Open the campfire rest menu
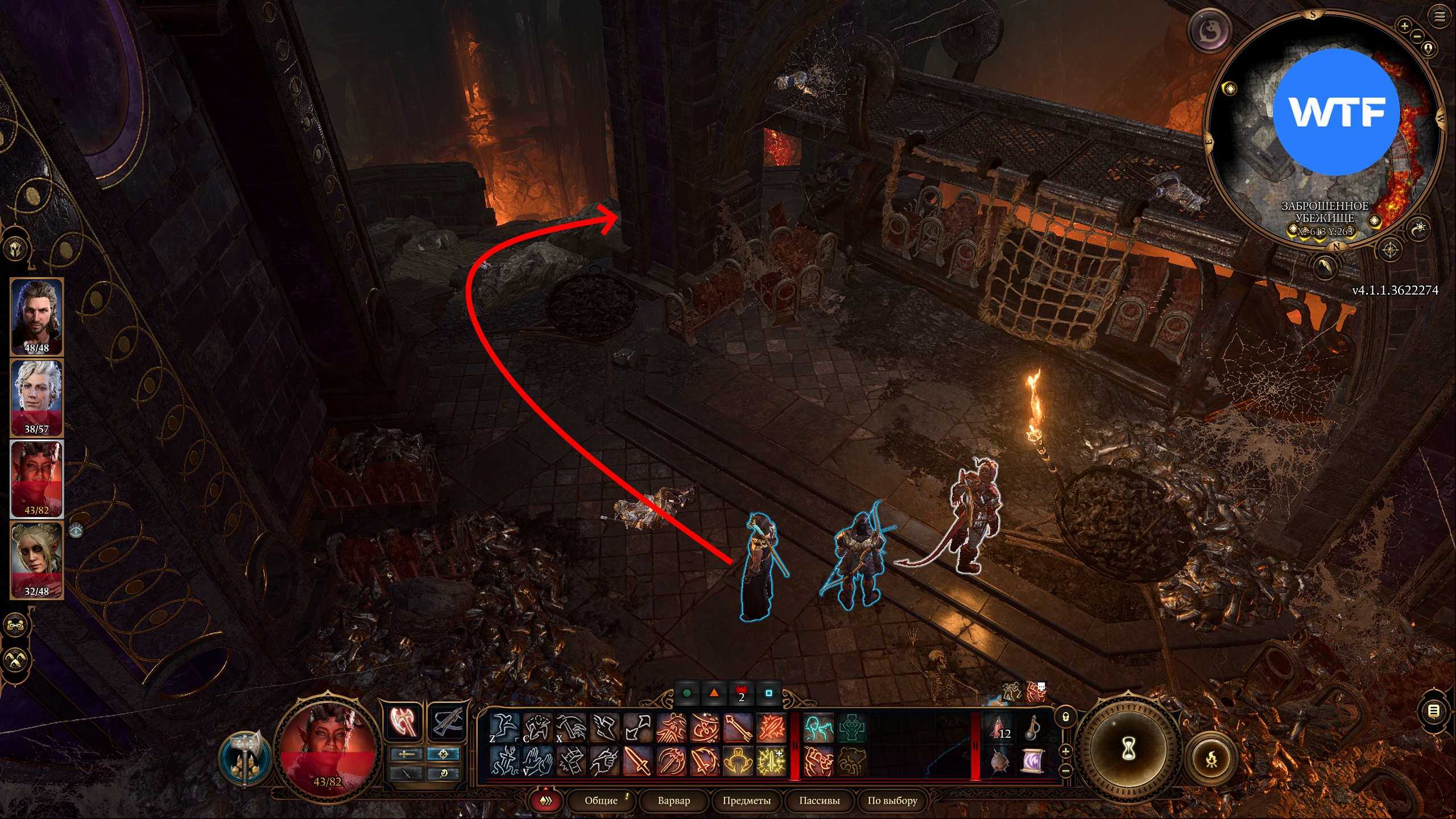 point(1211,759)
